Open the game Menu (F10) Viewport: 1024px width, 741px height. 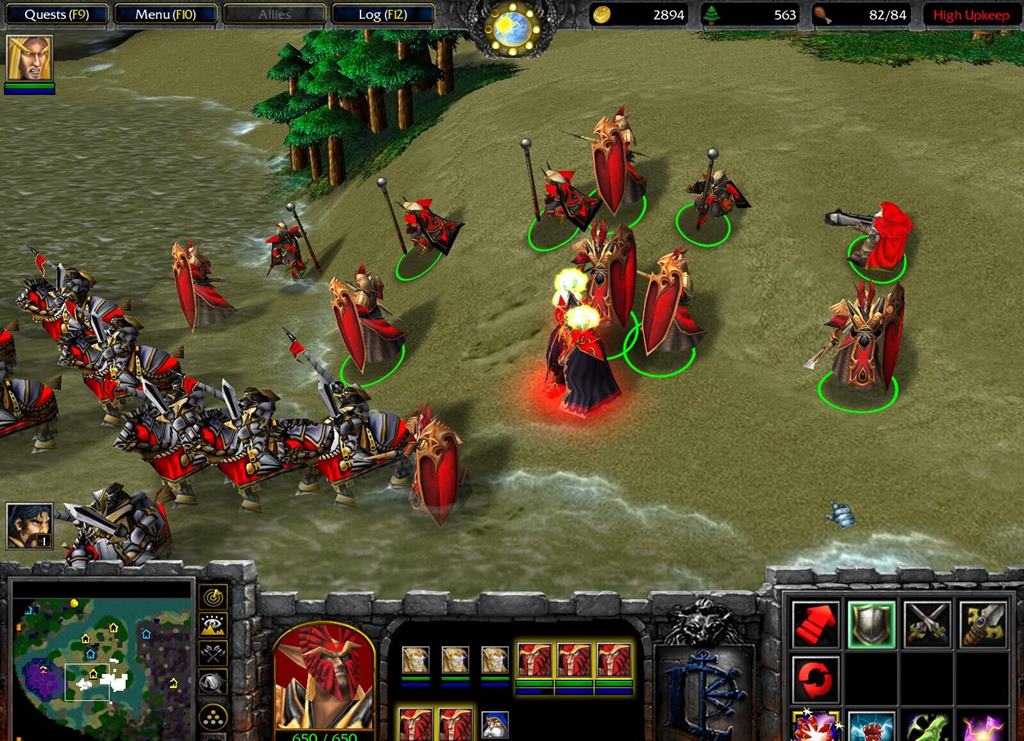pos(165,15)
